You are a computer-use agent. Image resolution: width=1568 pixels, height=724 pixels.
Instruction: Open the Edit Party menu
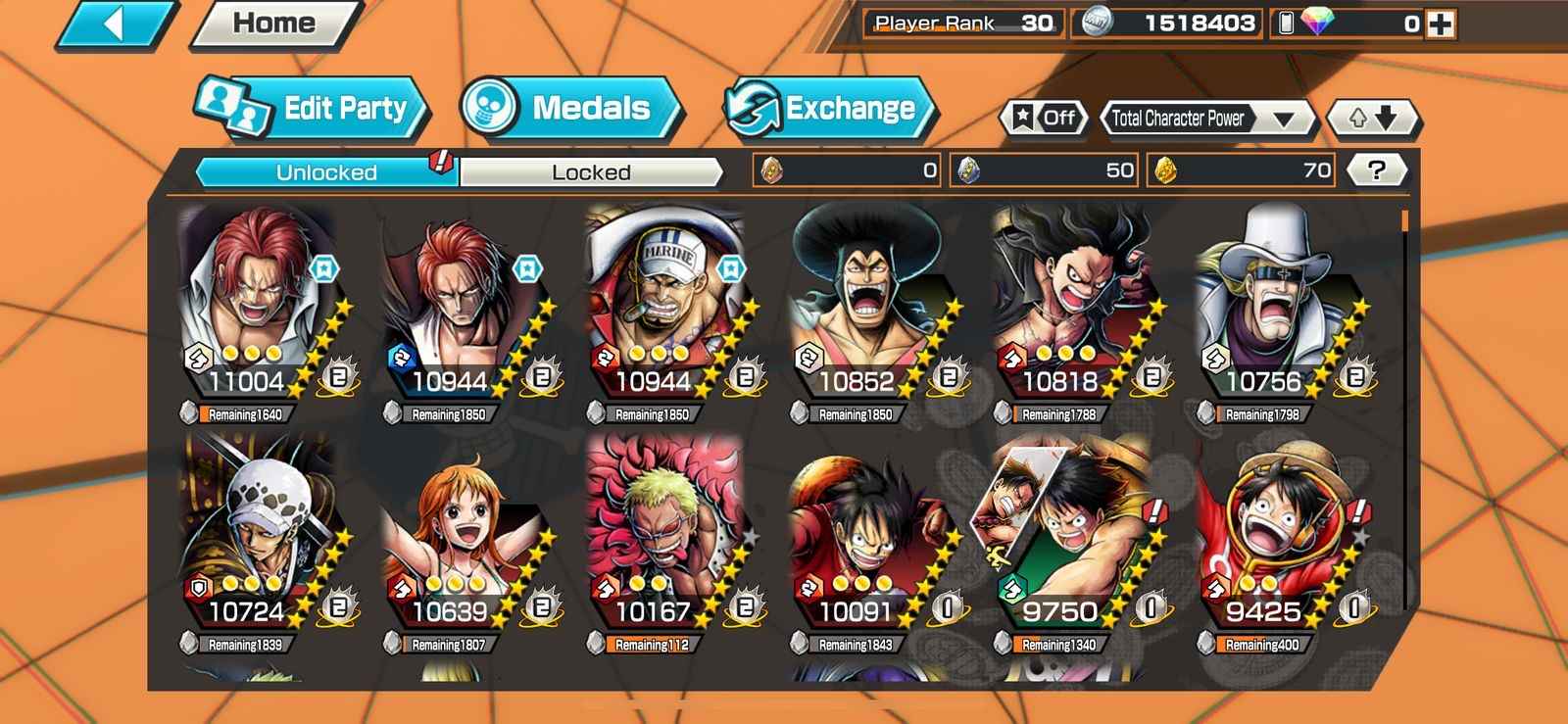click(314, 108)
